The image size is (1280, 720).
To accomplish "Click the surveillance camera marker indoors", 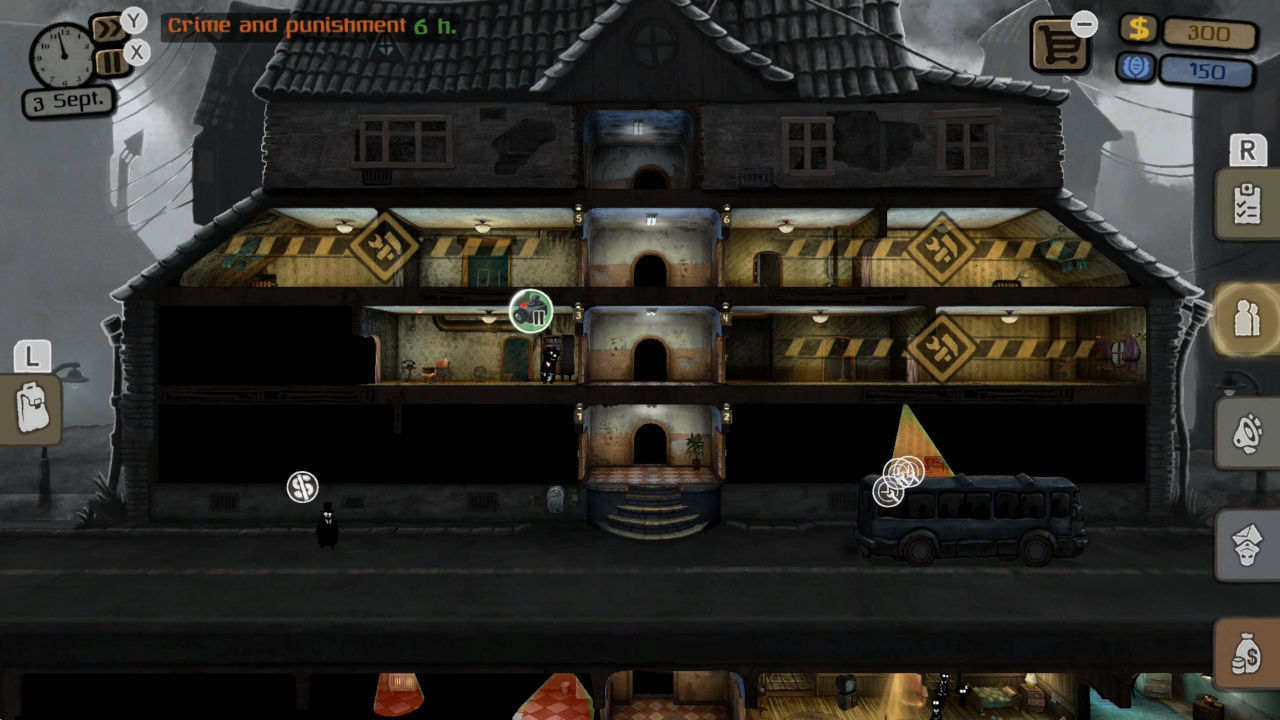I will [x=530, y=313].
